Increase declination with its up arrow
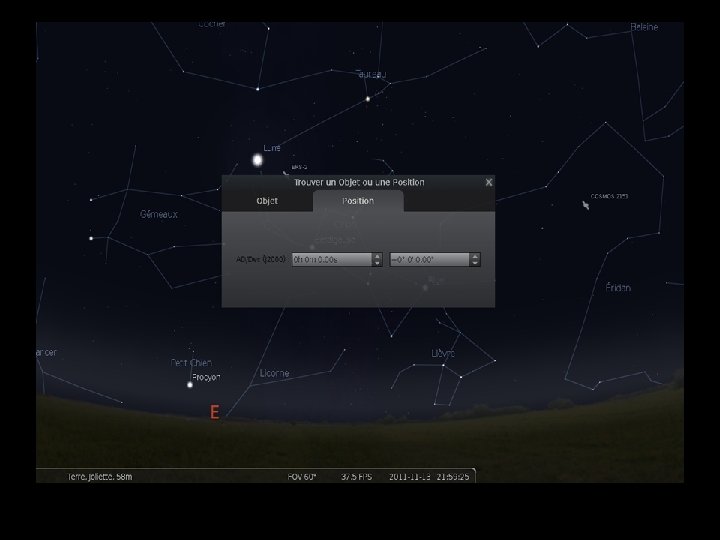The image size is (720, 540). [475, 256]
